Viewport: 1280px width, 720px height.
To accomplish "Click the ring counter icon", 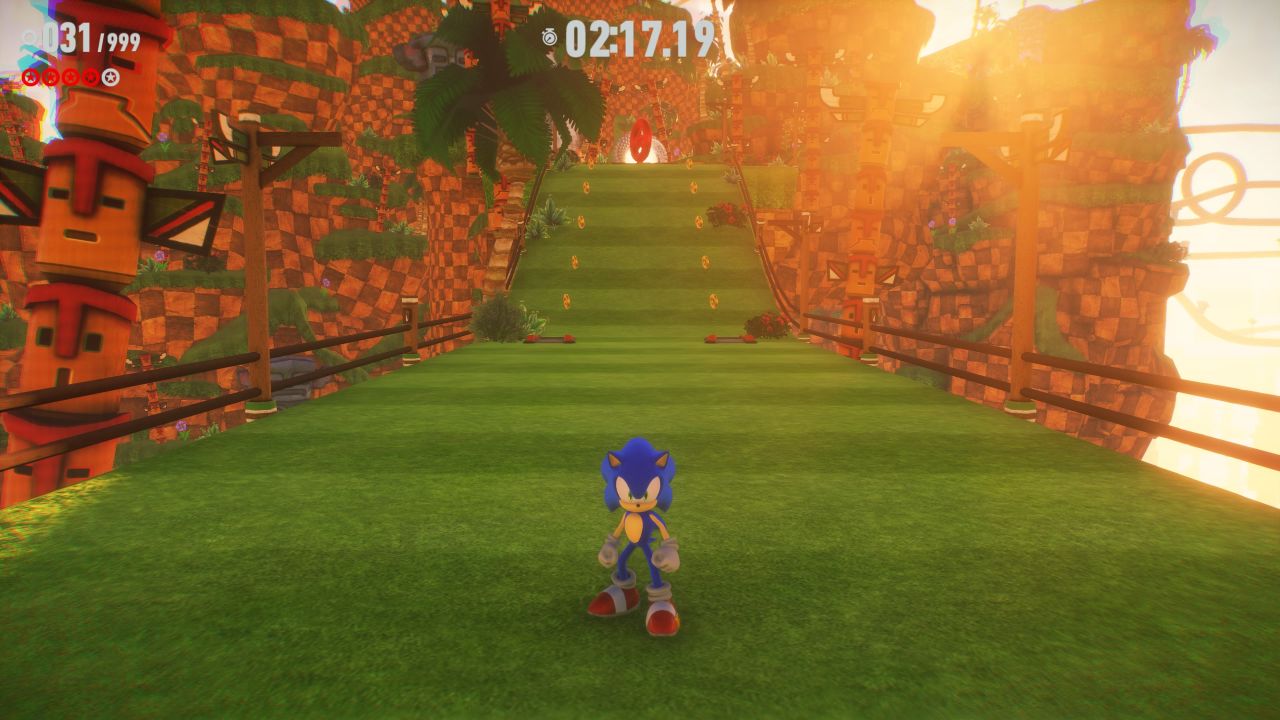I will click(30, 38).
